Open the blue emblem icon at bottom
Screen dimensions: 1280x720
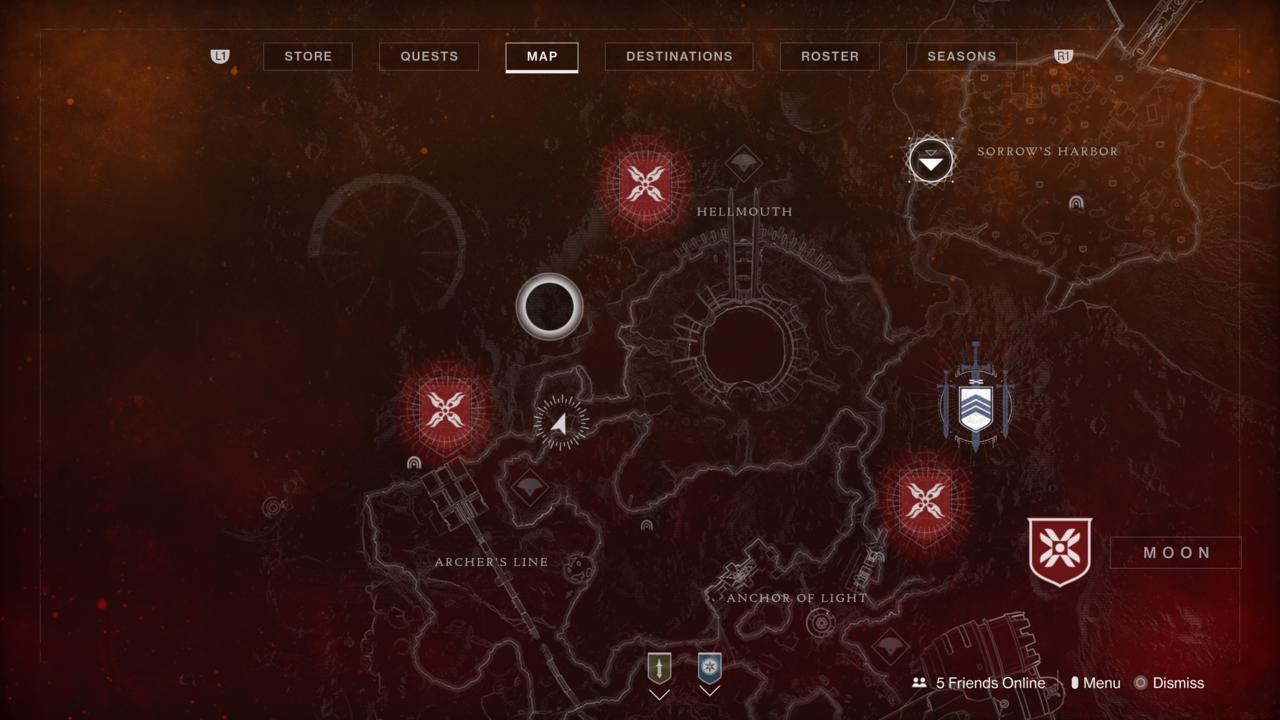click(x=709, y=668)
